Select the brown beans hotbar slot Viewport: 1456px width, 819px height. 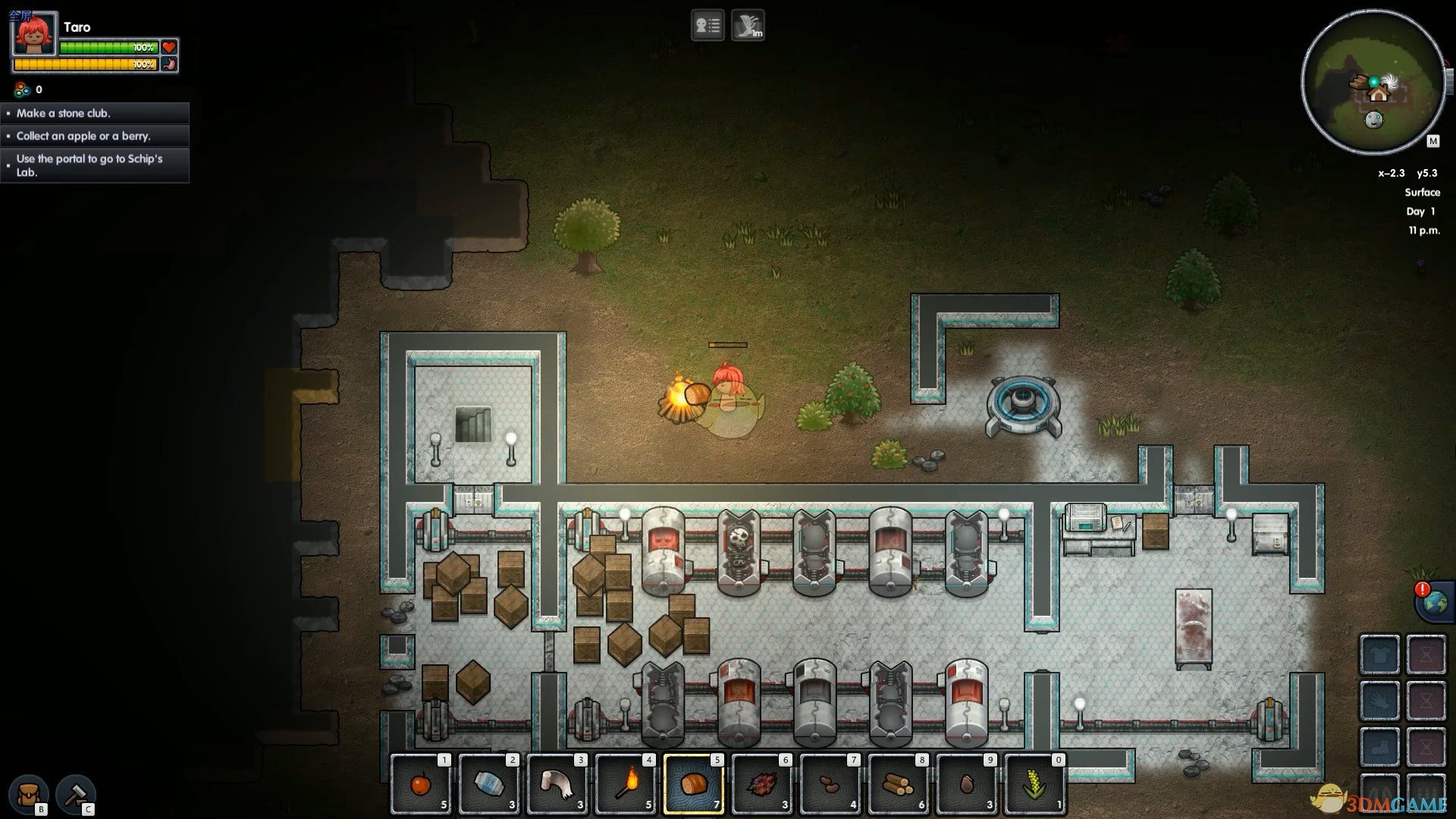[830, 783]
